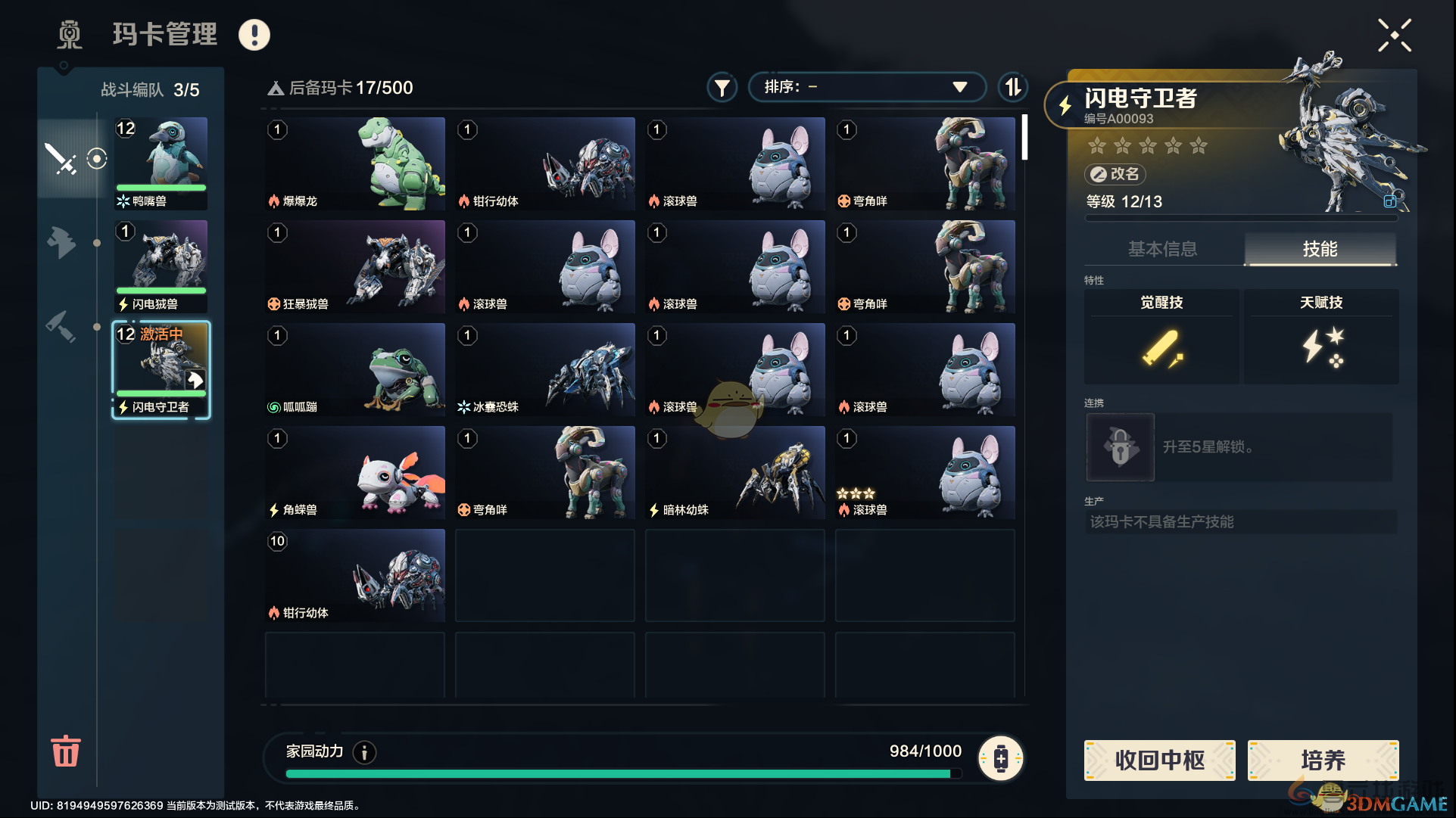Select 鸭嘴兽 in the battle team
The height and width of the screenshot is (818, 1456).
point(161,163)
